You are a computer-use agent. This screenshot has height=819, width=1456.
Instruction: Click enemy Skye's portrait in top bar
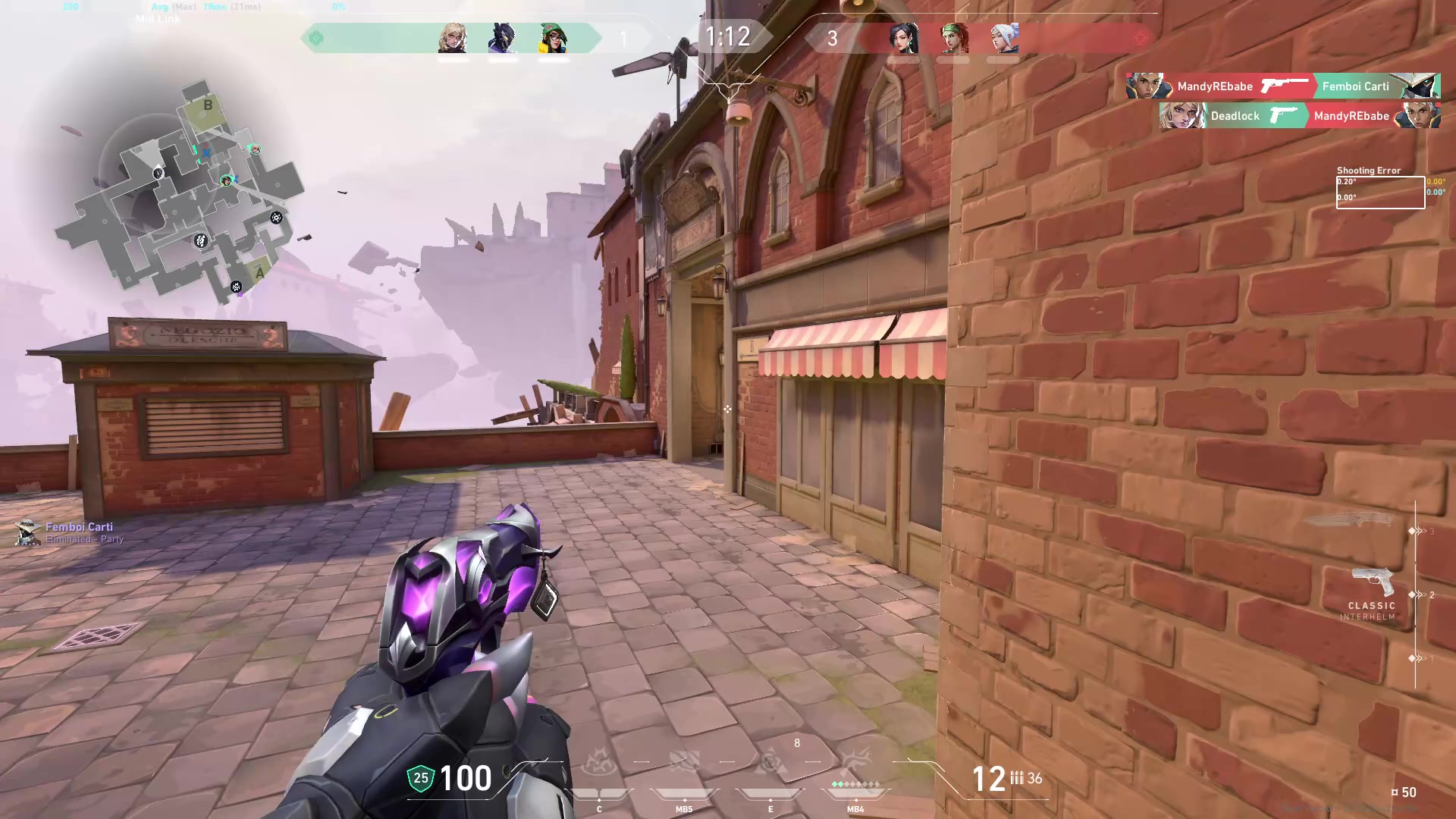coord(954,38)
